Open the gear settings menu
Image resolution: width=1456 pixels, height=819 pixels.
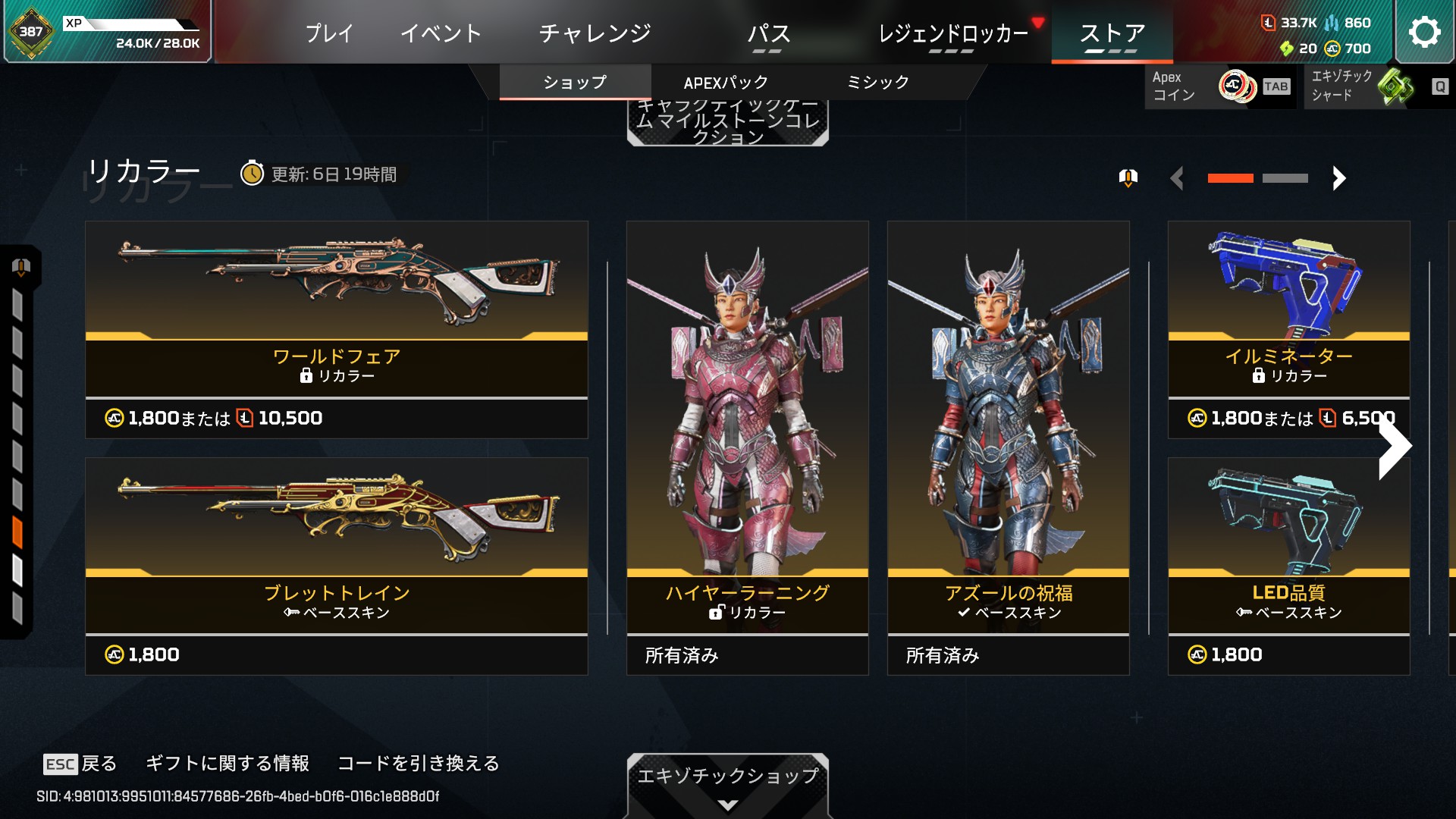[x=1423, y=33]
